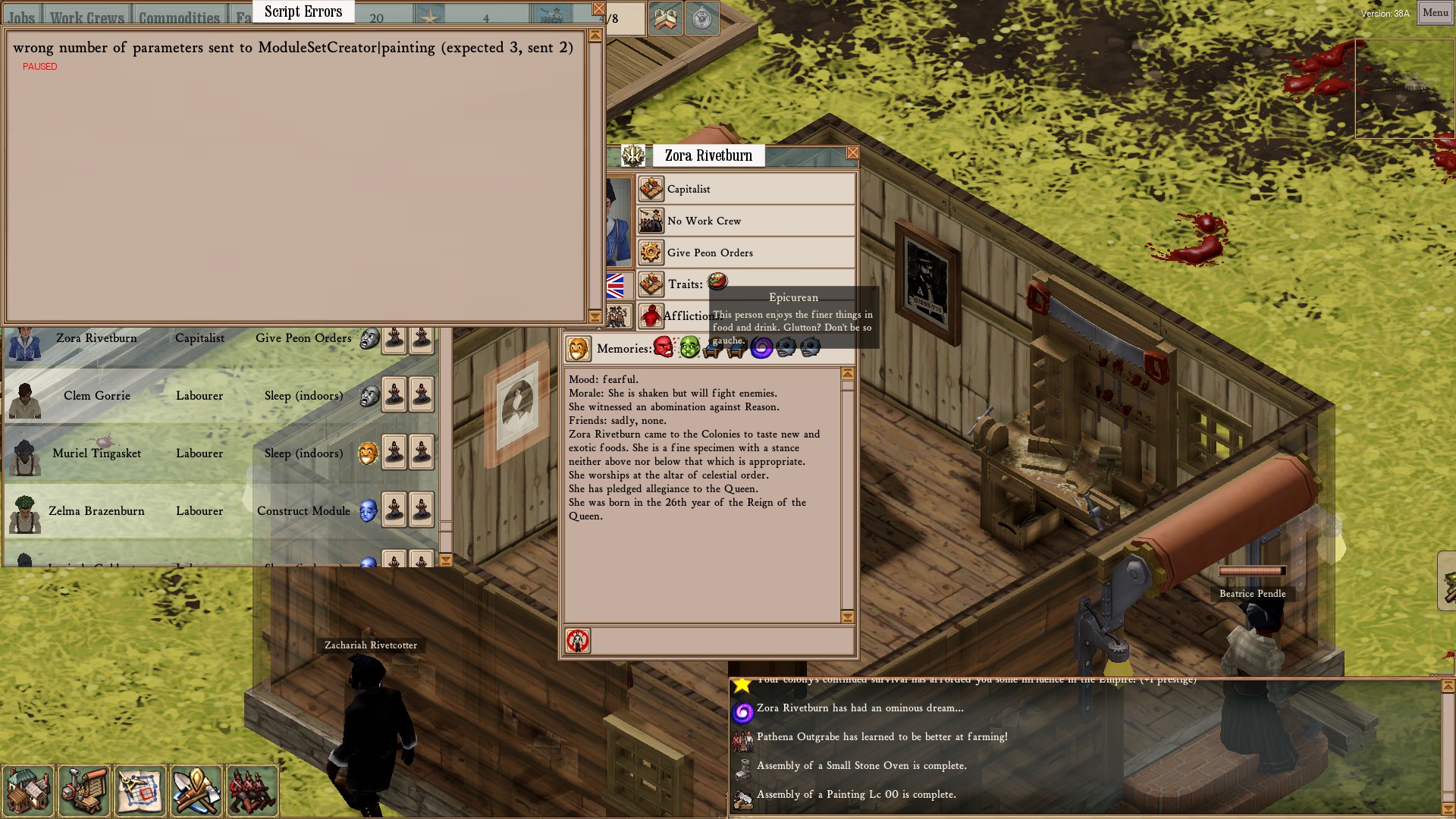Image resolution: width=1456 pixels, height=819 pixels.
Task: Select the No Work Crew entry
Action: tap(746, 221)
